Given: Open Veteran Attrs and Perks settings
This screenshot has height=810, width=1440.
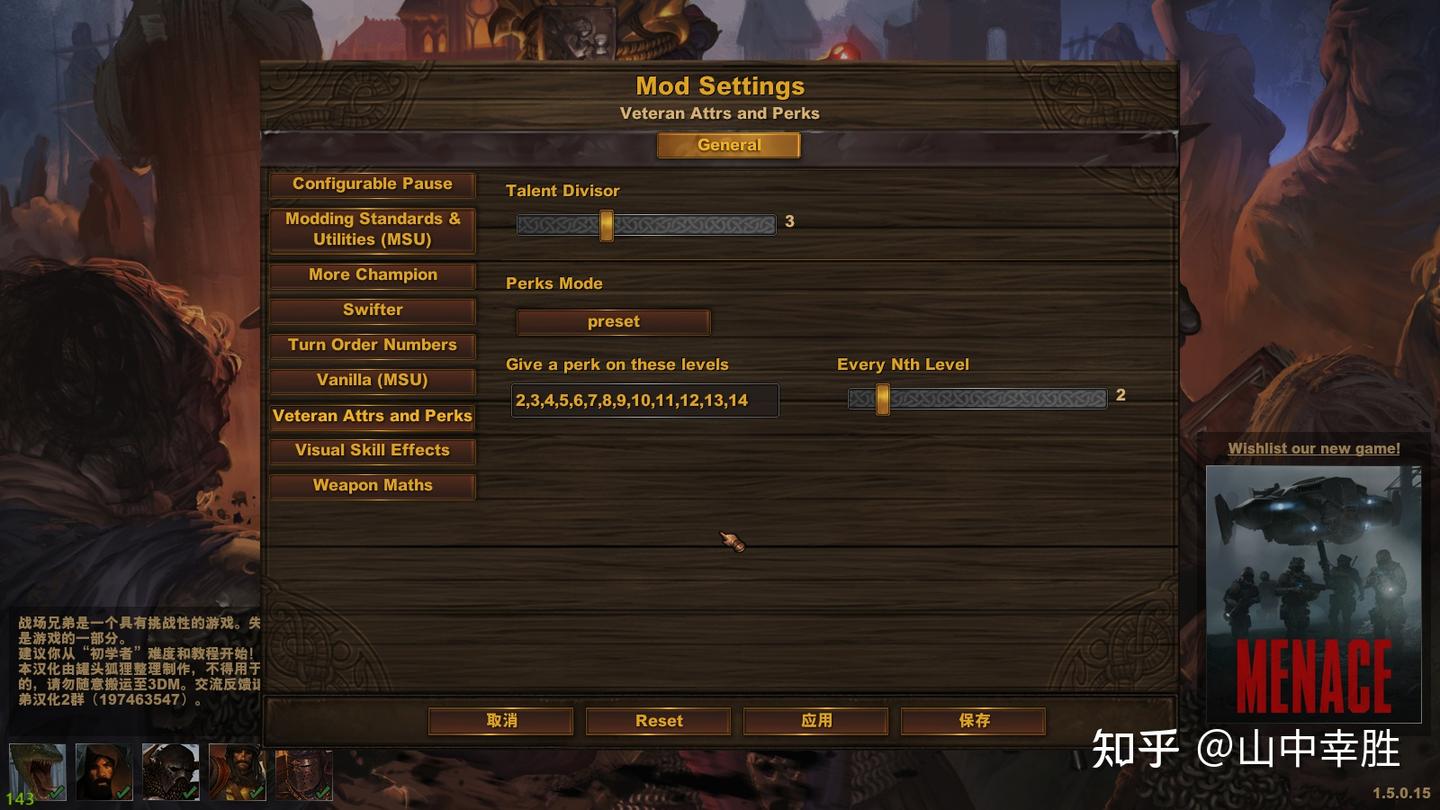Looking at the screenshot, I should (x=372, y=416).
